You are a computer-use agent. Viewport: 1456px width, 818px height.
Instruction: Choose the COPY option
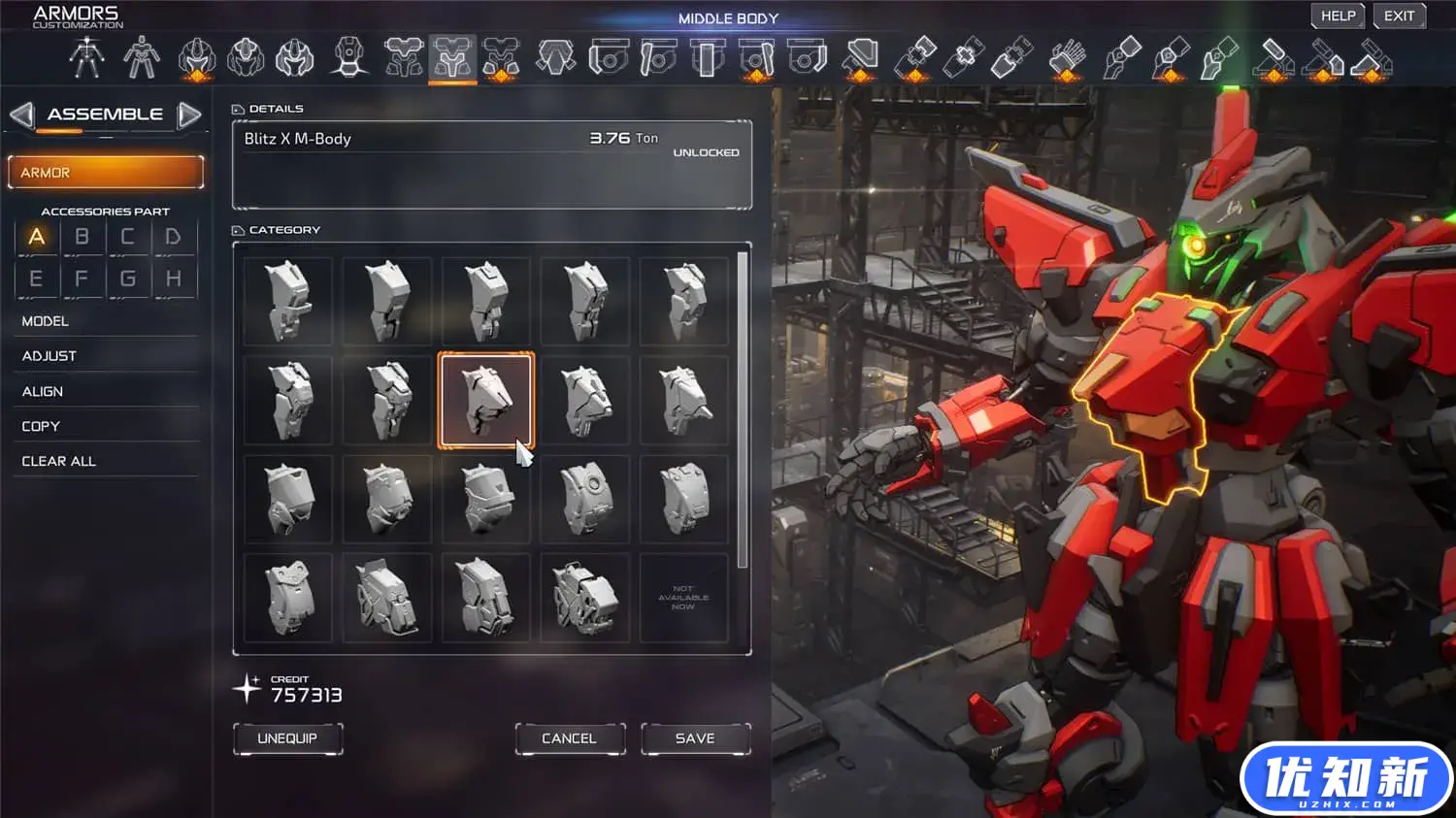pos(41,426)
